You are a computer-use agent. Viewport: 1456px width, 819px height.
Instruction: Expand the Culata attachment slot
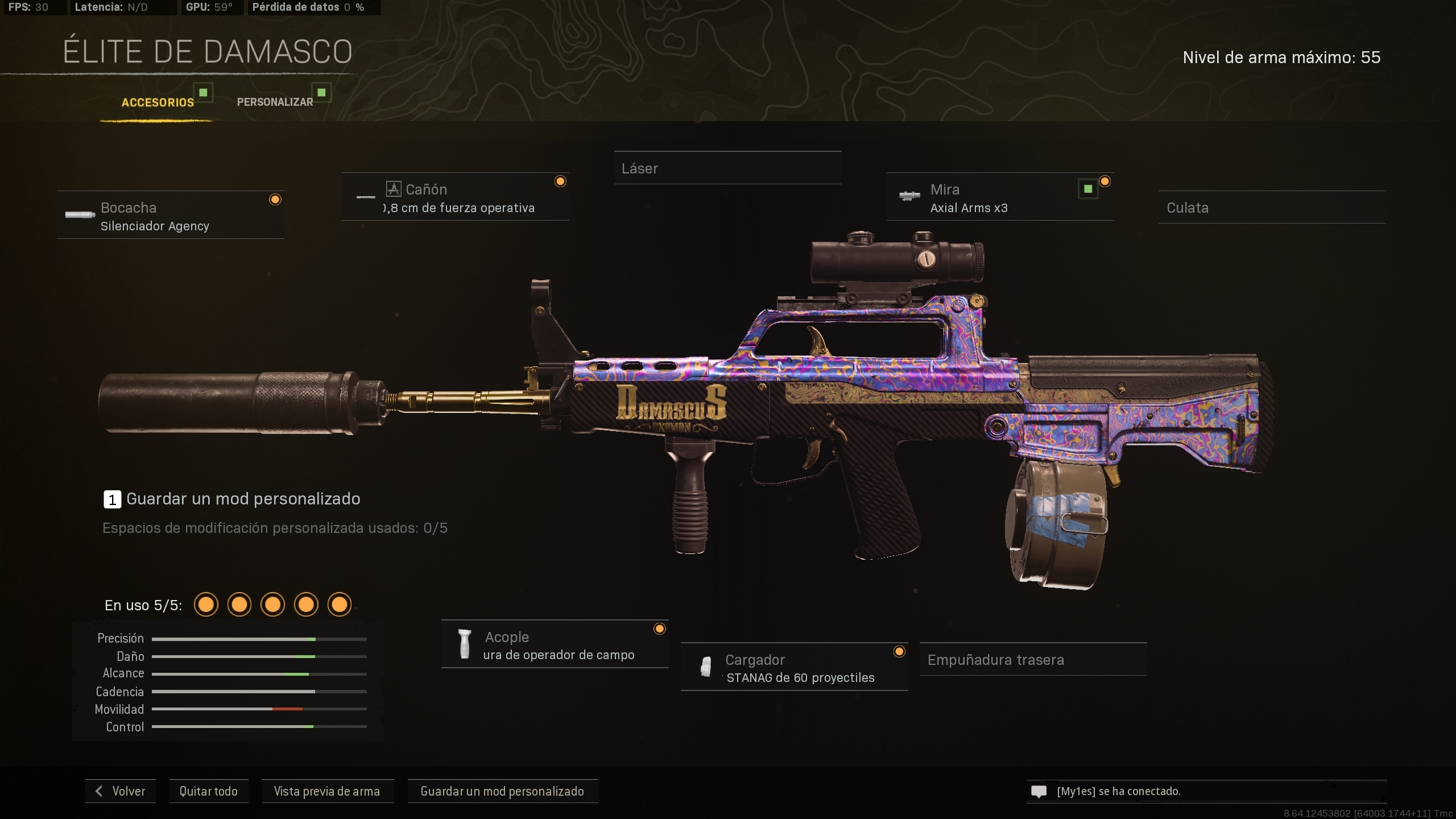click(1272, 208)
